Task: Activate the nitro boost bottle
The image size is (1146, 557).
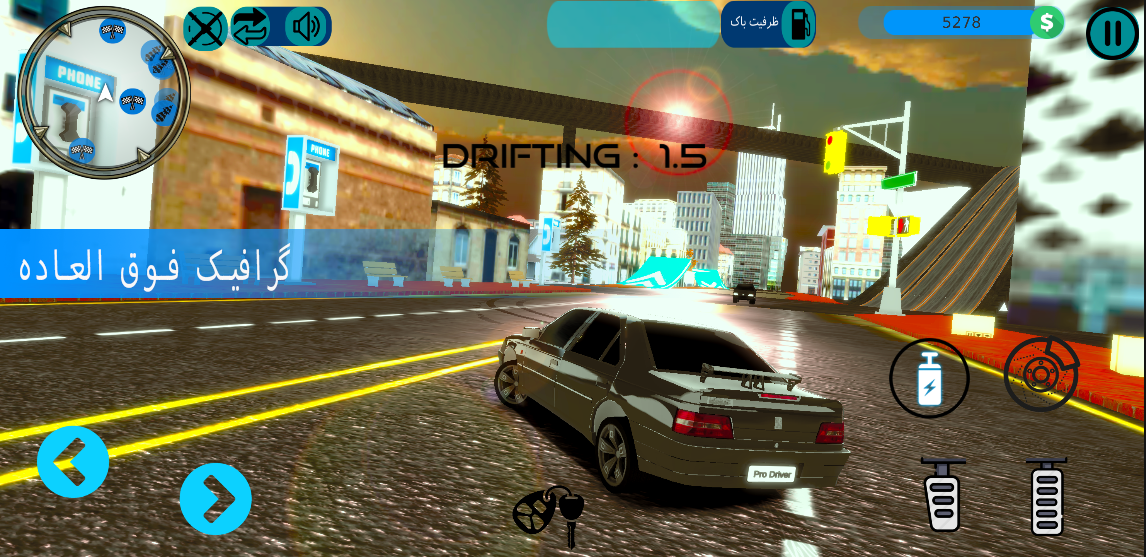Action: pos(929,378)
